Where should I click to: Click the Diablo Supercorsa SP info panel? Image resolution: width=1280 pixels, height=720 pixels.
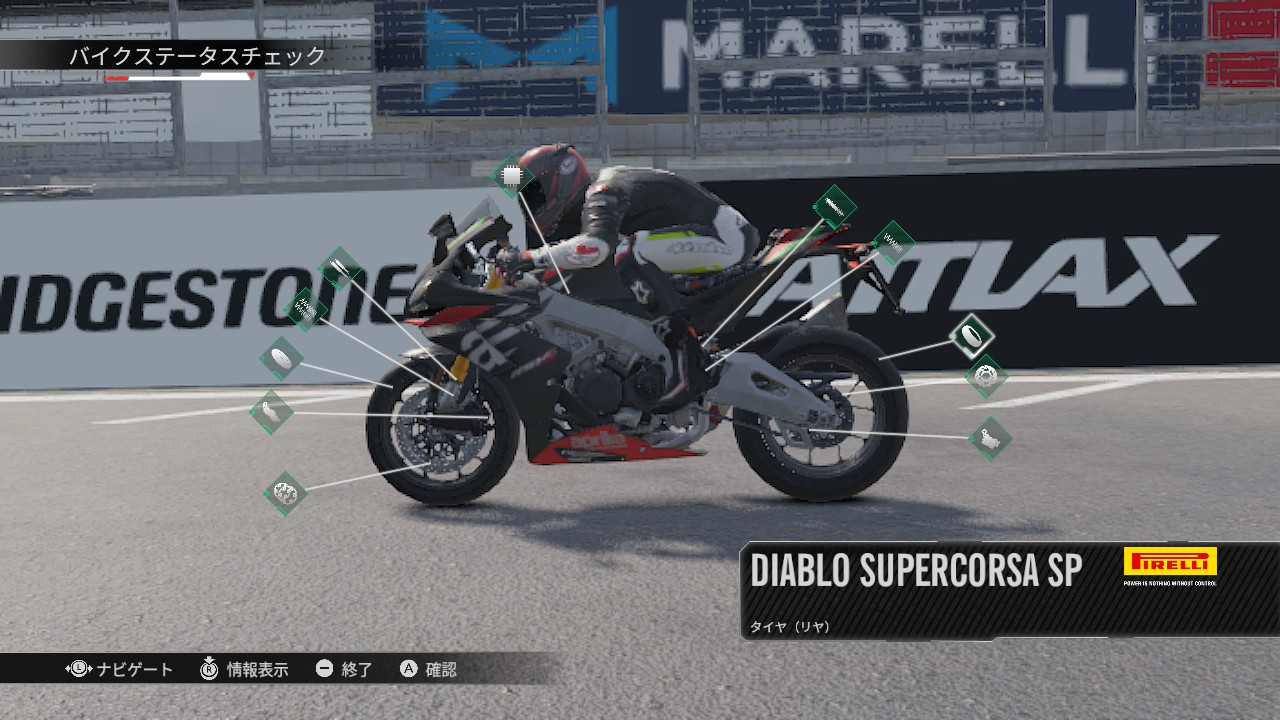click(x=1010, y=590)
